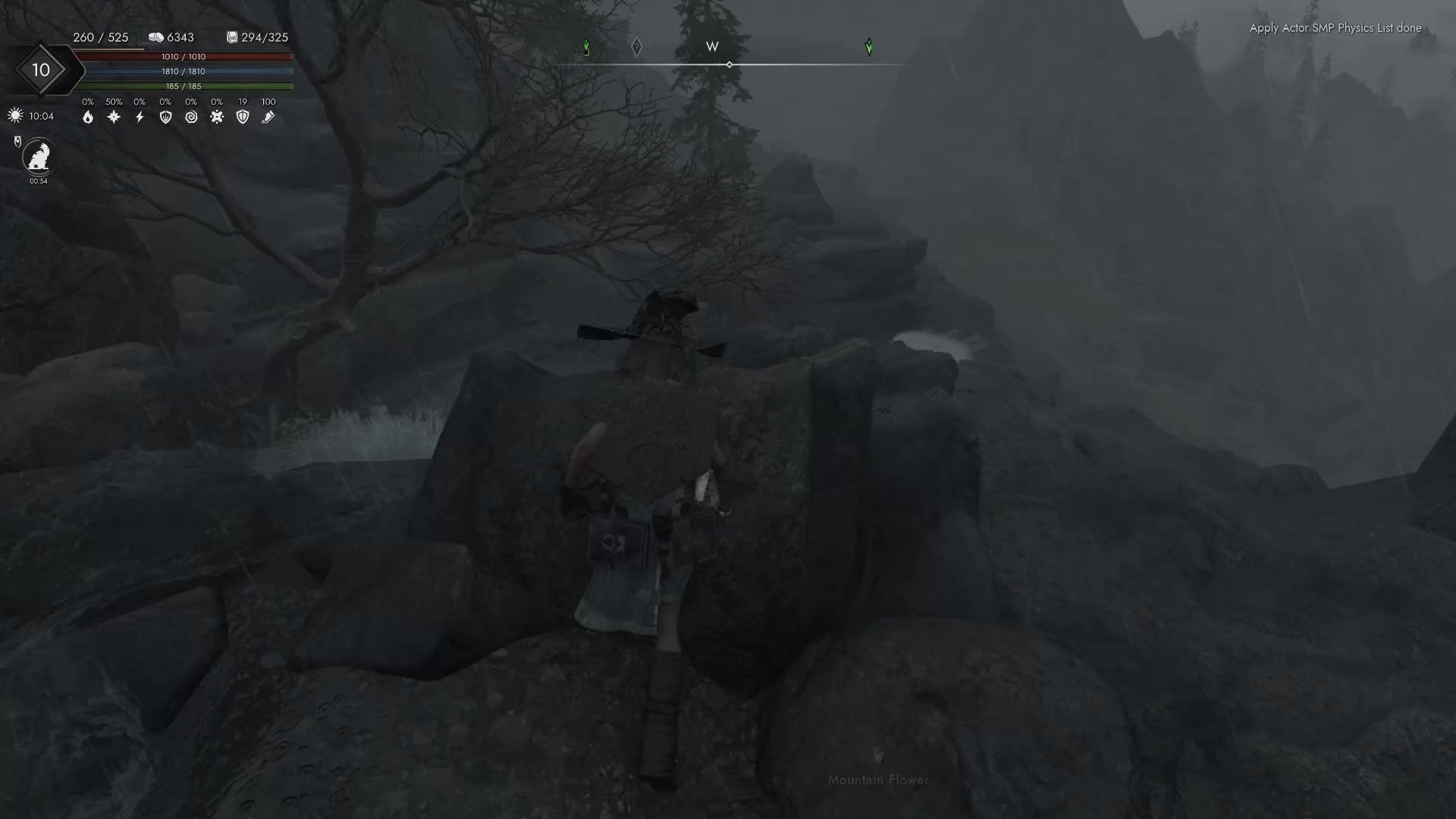Click the Mountain Flower pickup prompt

coord(878,779)
